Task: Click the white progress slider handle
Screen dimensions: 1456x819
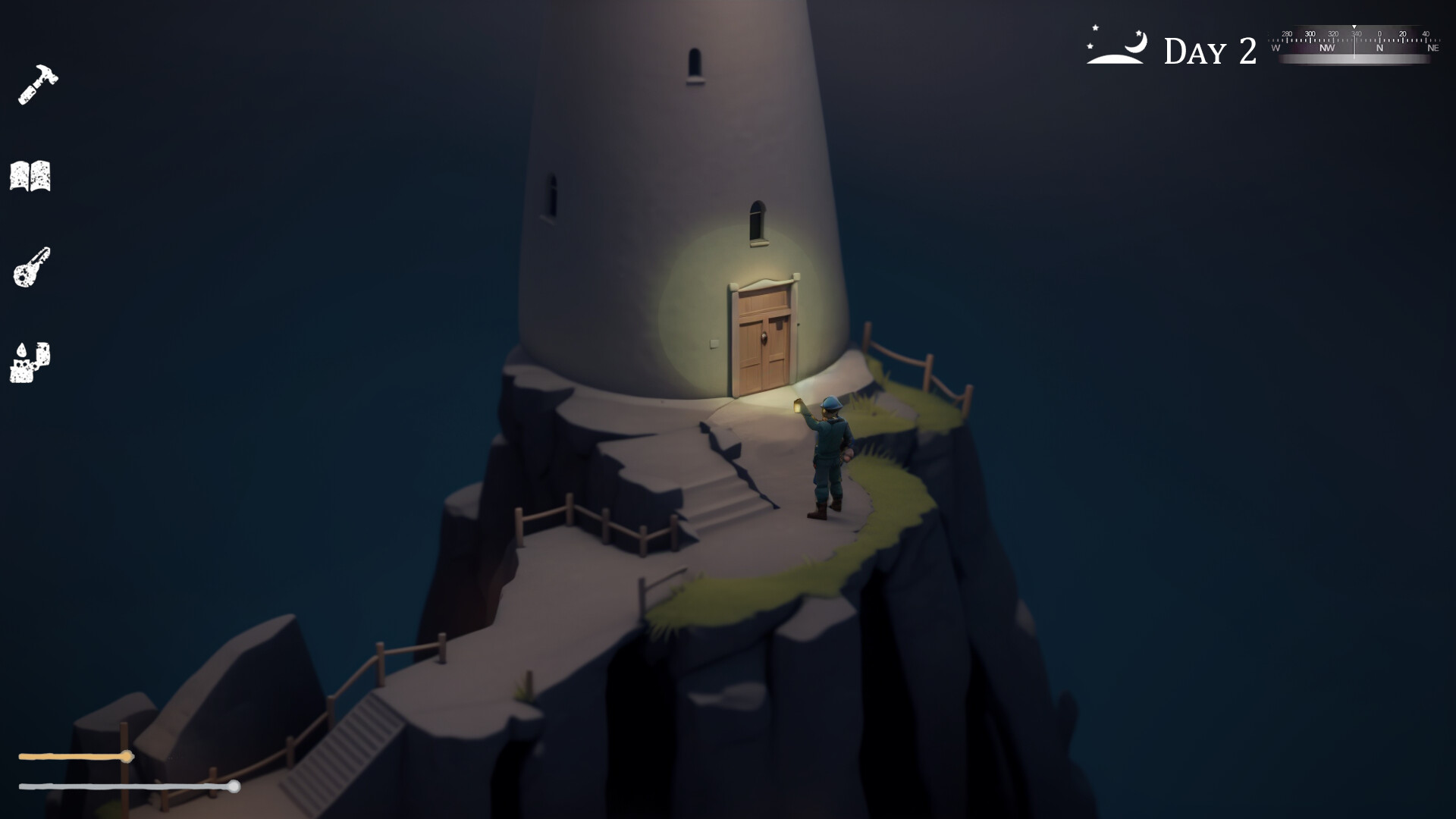Action: click(235, 787)
